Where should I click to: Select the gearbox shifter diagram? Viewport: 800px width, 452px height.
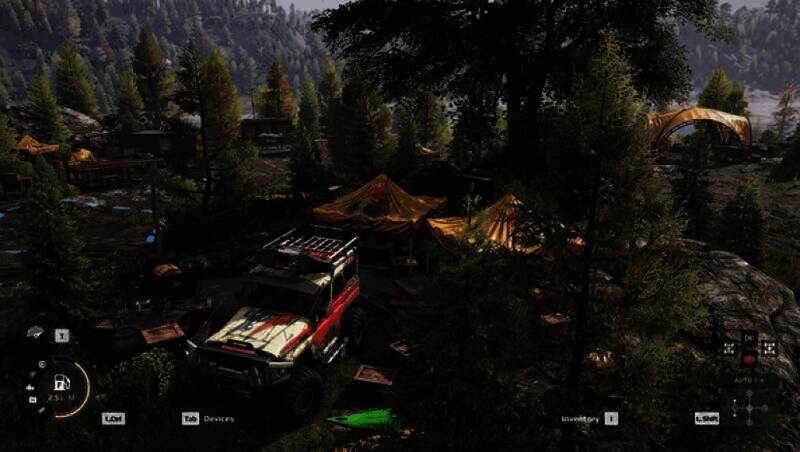coord(749,408)
